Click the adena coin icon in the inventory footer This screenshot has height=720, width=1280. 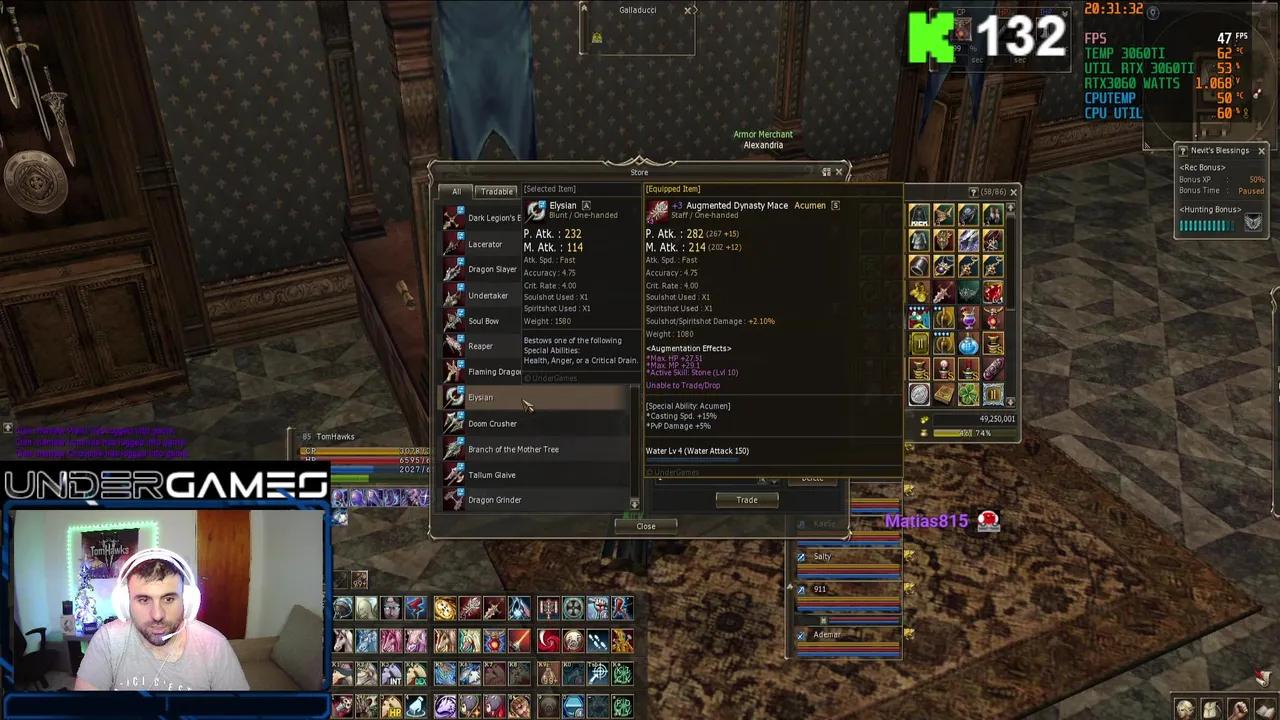[x=925, y=418]
